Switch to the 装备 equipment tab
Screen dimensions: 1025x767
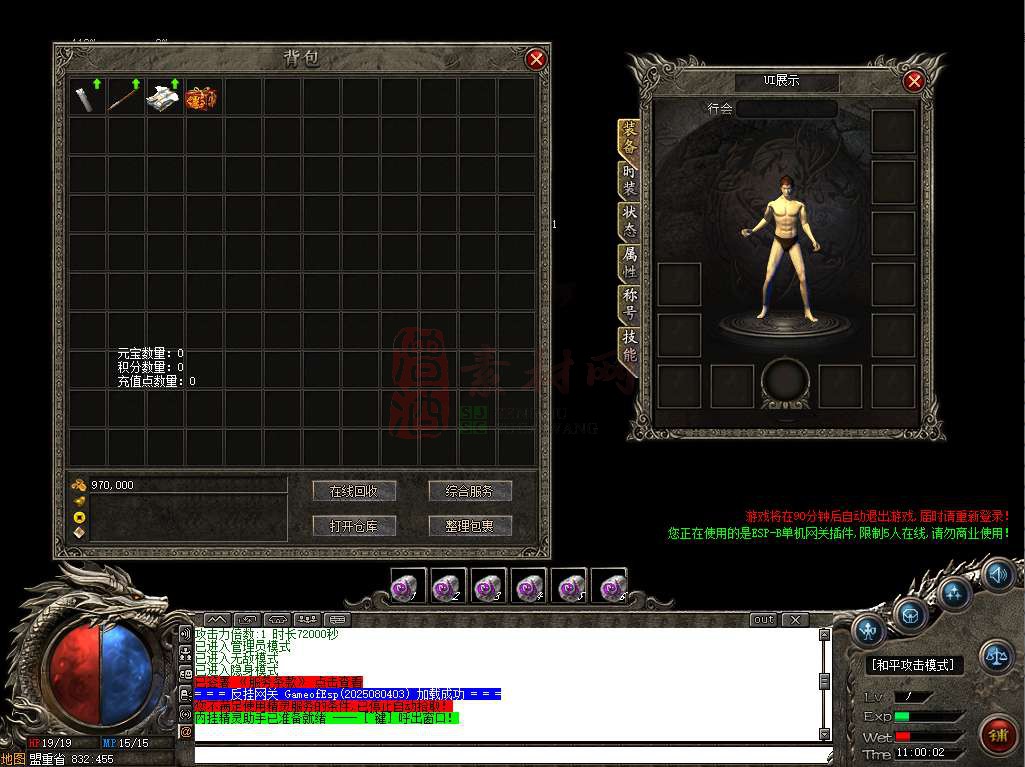[629, 139]
